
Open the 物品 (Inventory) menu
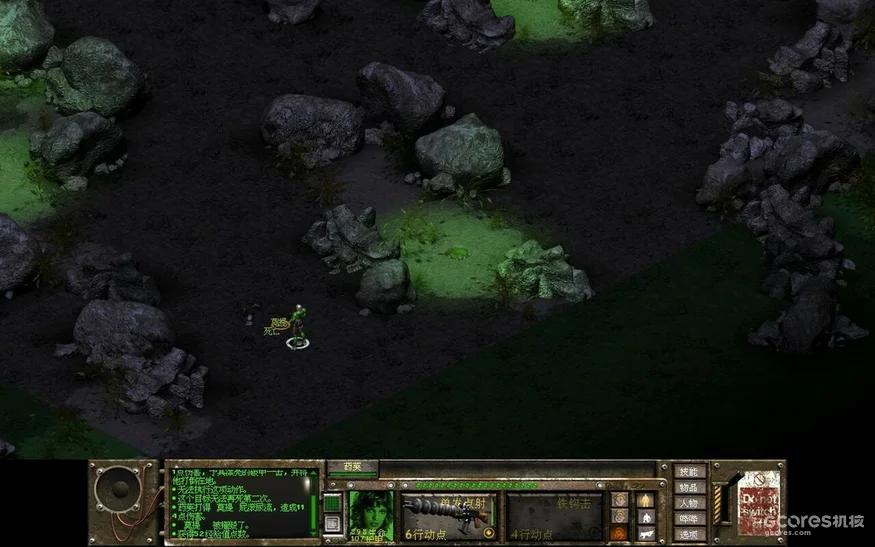pos(691,487)
